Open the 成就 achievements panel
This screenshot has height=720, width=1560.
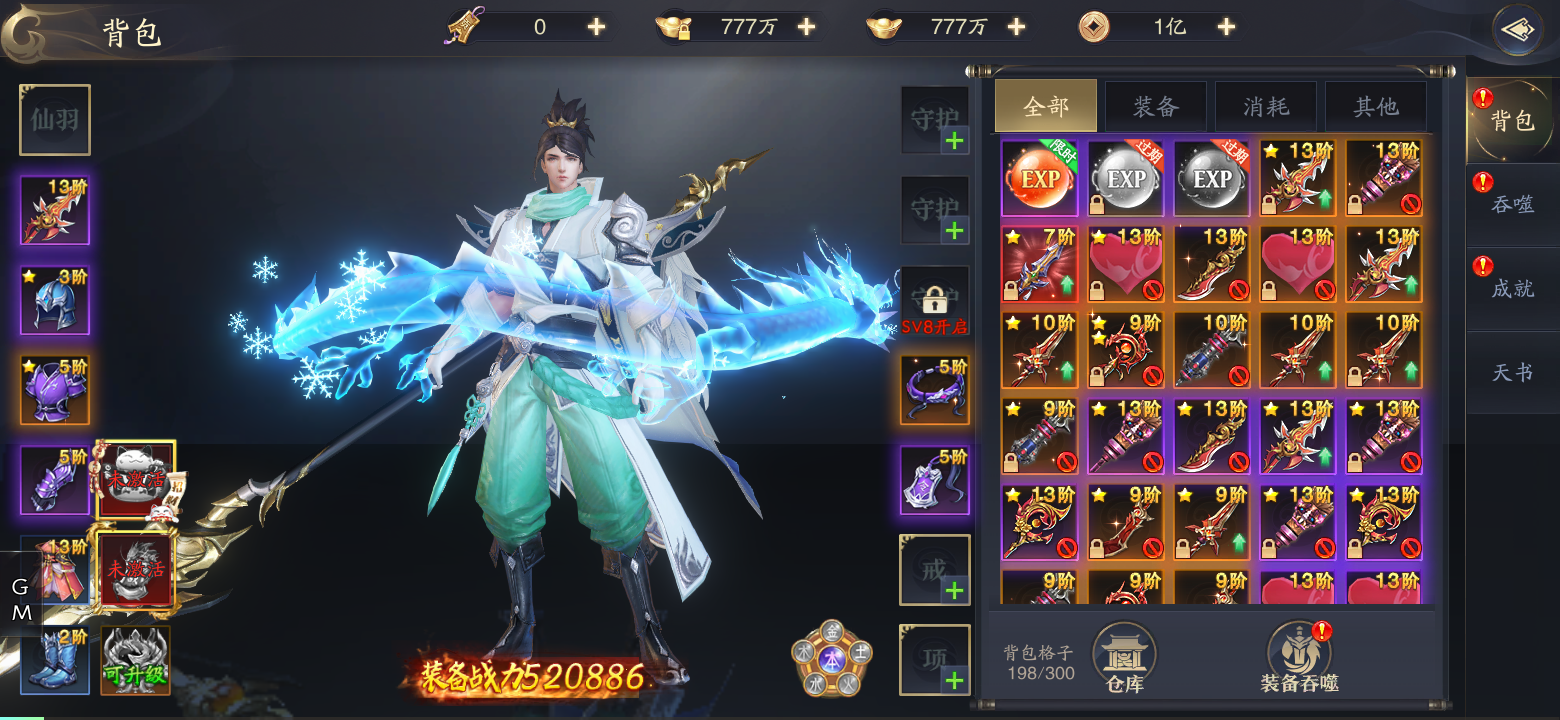coord(1511,290)
